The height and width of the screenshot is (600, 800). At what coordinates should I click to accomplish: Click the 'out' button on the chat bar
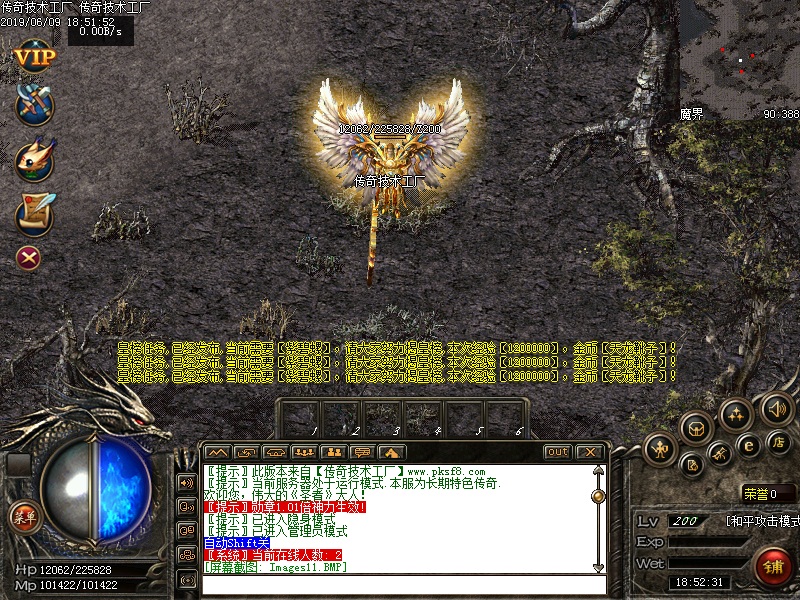coord(558,452)
